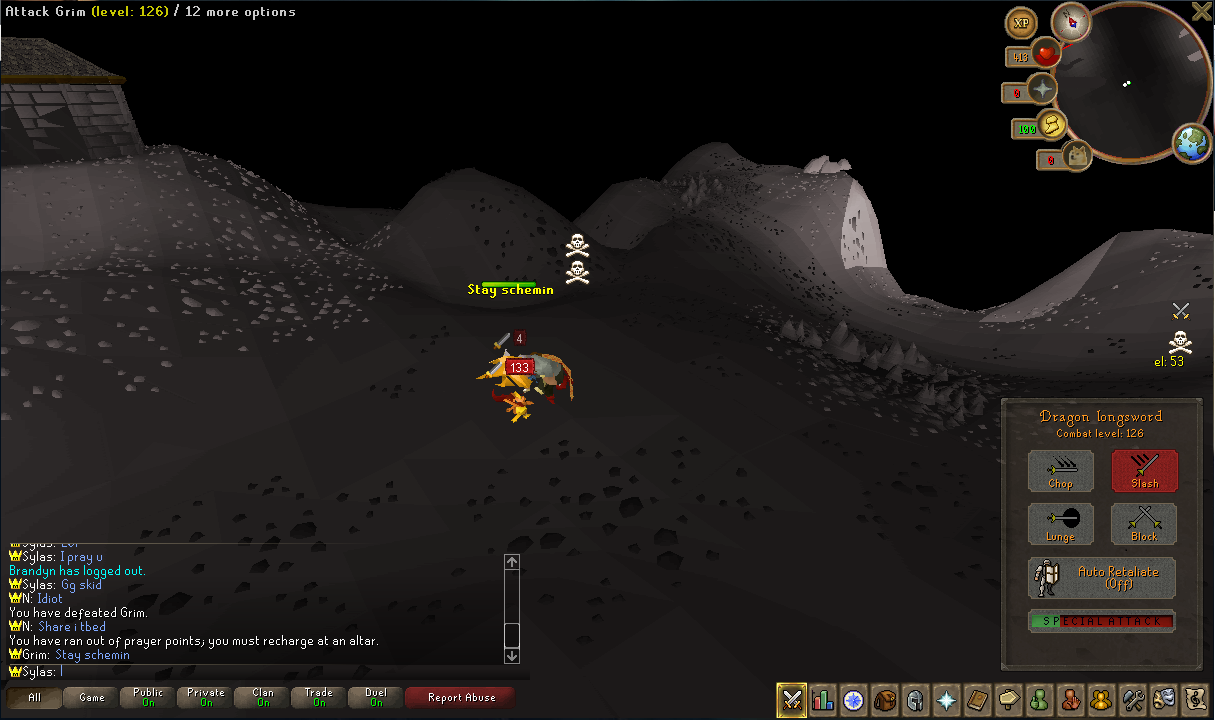Screen dimensions: 1215x720
Task: Choose the Lunge attack style
Action: [1060, 524]
